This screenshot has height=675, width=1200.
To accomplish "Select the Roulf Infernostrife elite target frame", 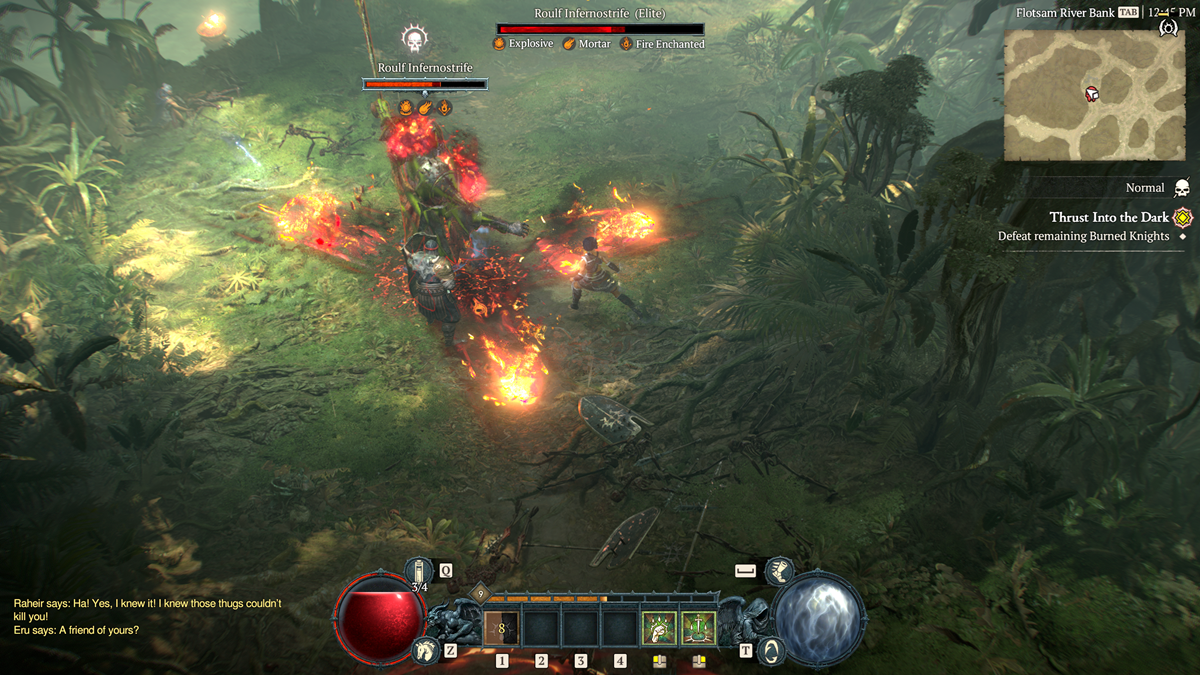I will [x=601, y=29].
